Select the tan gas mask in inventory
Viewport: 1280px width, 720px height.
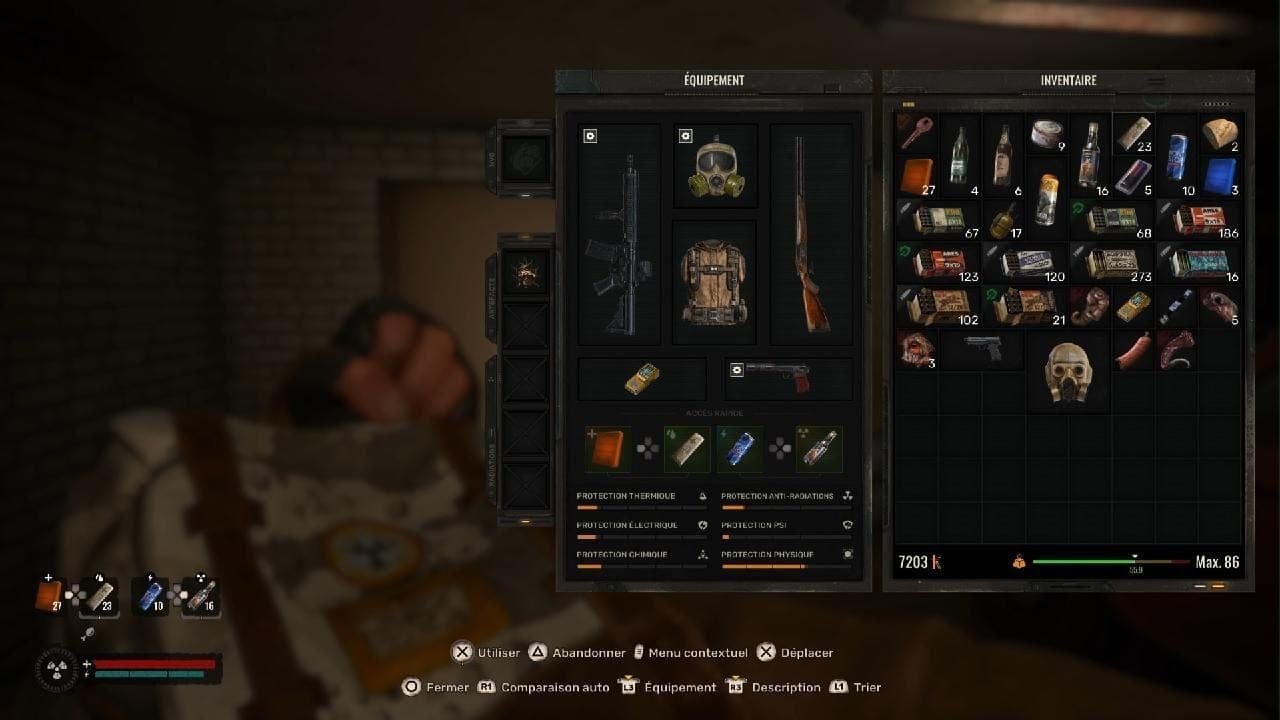[x=1068, y=372]
